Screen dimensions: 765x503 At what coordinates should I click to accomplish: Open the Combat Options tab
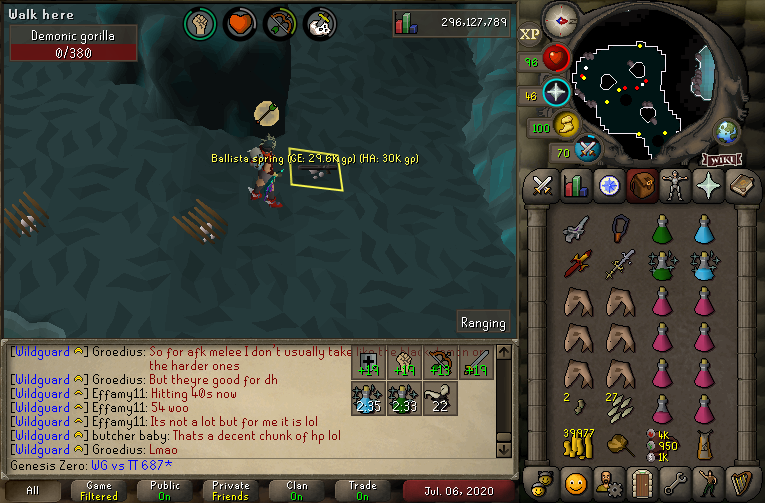pos(543,186)
